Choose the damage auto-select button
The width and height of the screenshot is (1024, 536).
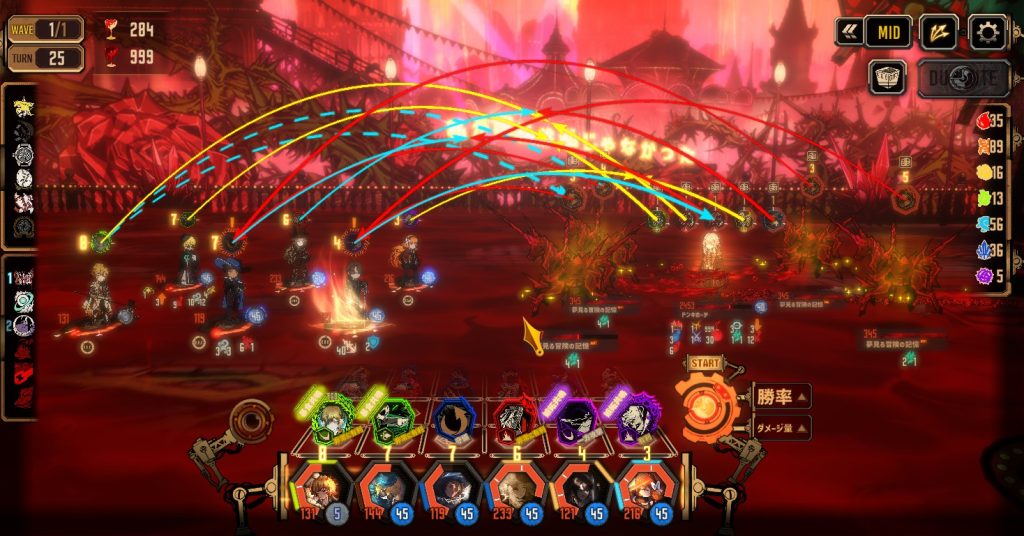pos(780,428)
